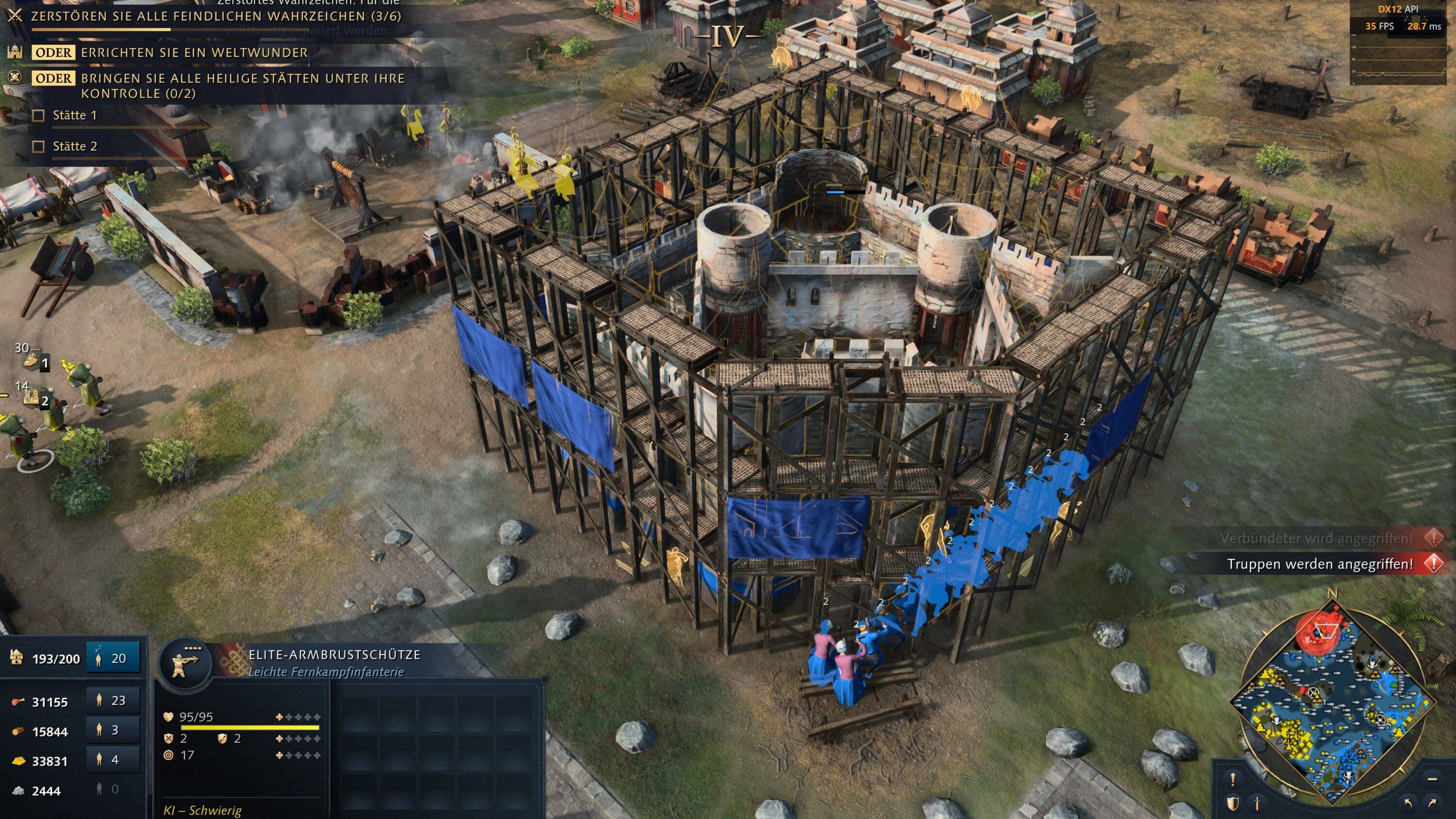This screenshot has height=819, width=1456.
Task: Open the 'Truppen werden angegriffen!' alert
Action: [x=1320, y=564]
